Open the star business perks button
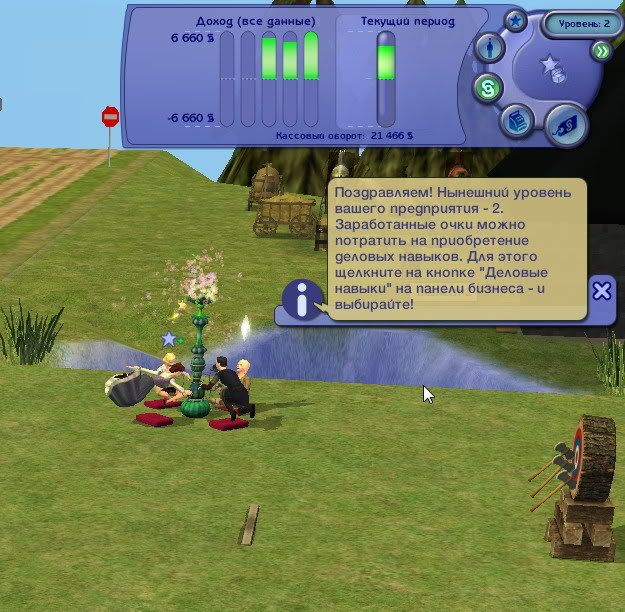The width and height of the screenshot is (625, 612). click(515, 19)
